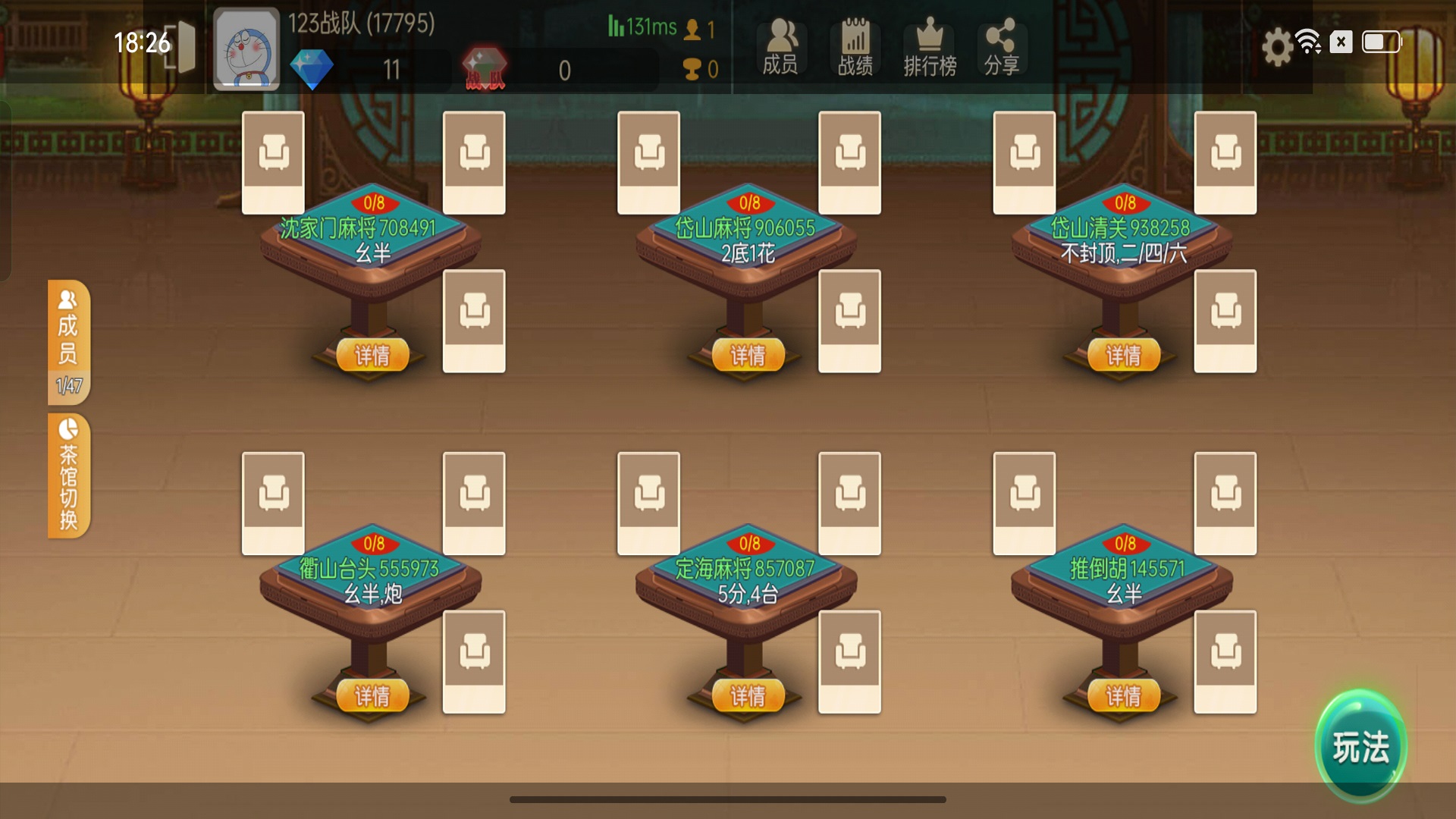Select 茶馆切换 to switch teahouse
1456x819 pixels.
(68, 475)
